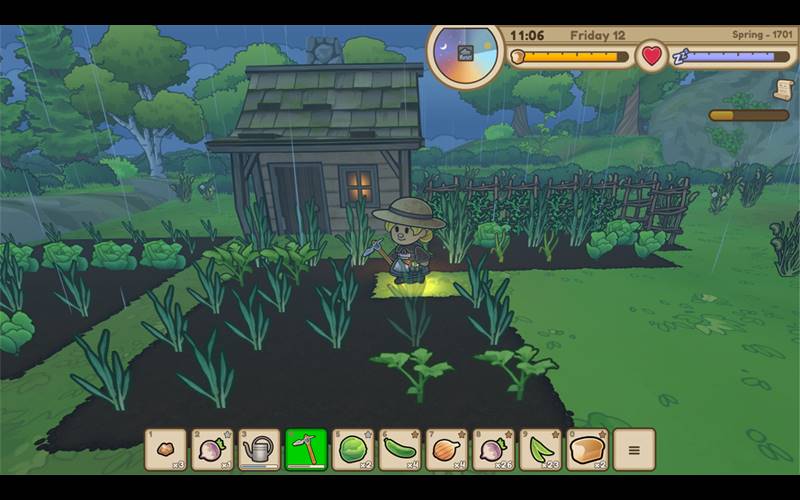
Task: Select the highlighted hoe tool slot
Action: [306, 449]
